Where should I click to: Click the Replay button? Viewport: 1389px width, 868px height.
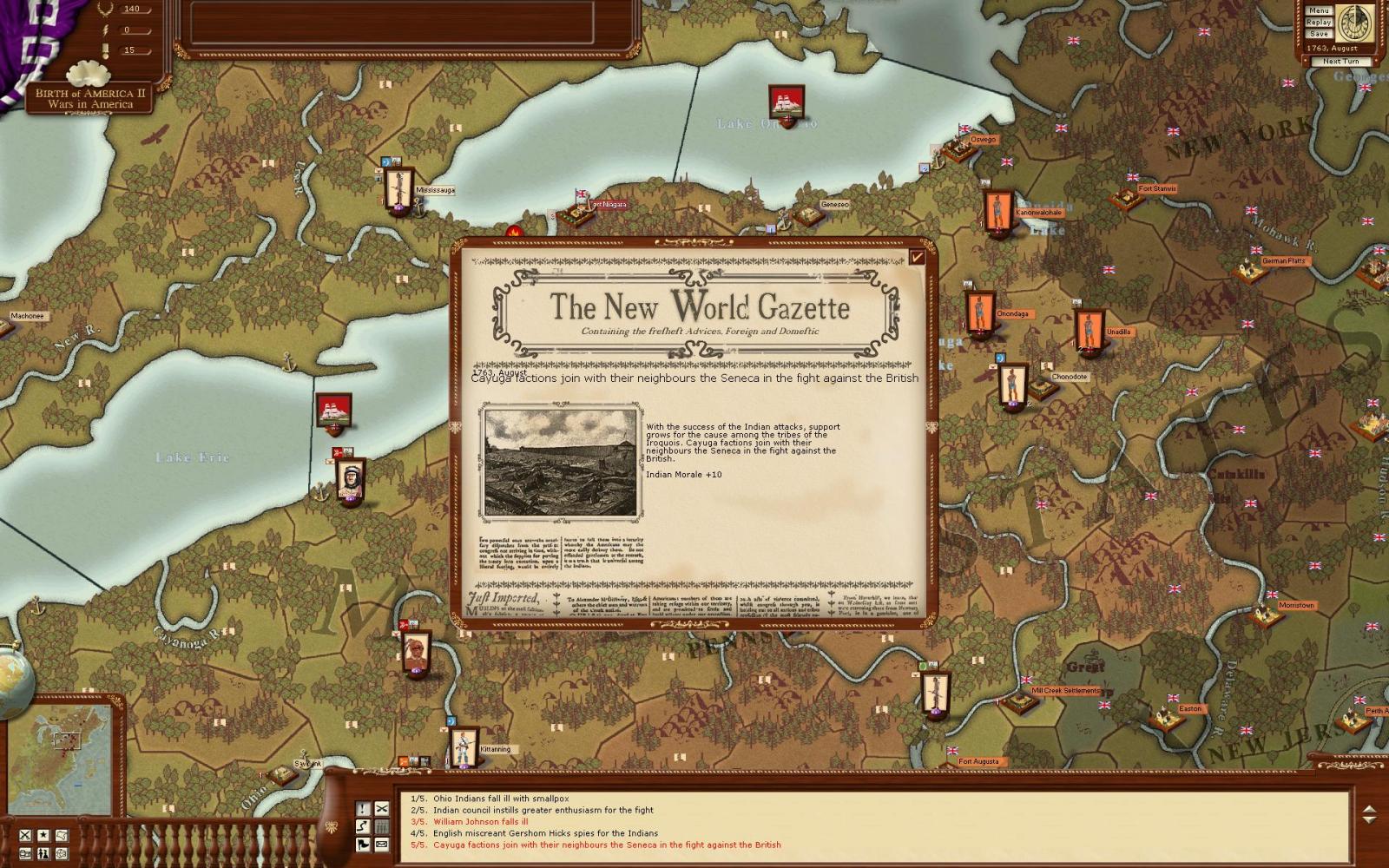tap(1319, 22)
